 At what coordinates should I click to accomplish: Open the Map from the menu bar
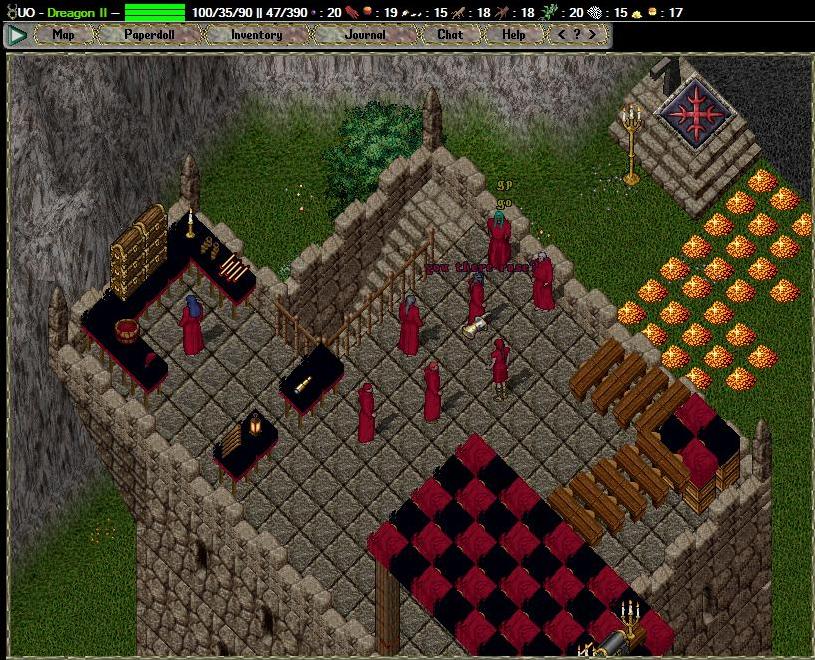pos(63,35)
